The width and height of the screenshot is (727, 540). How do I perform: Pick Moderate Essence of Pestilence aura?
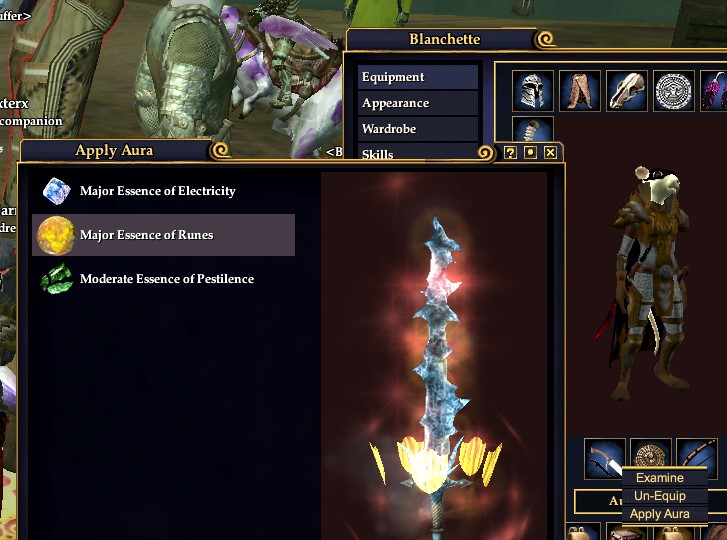click(x=166, y=279)
